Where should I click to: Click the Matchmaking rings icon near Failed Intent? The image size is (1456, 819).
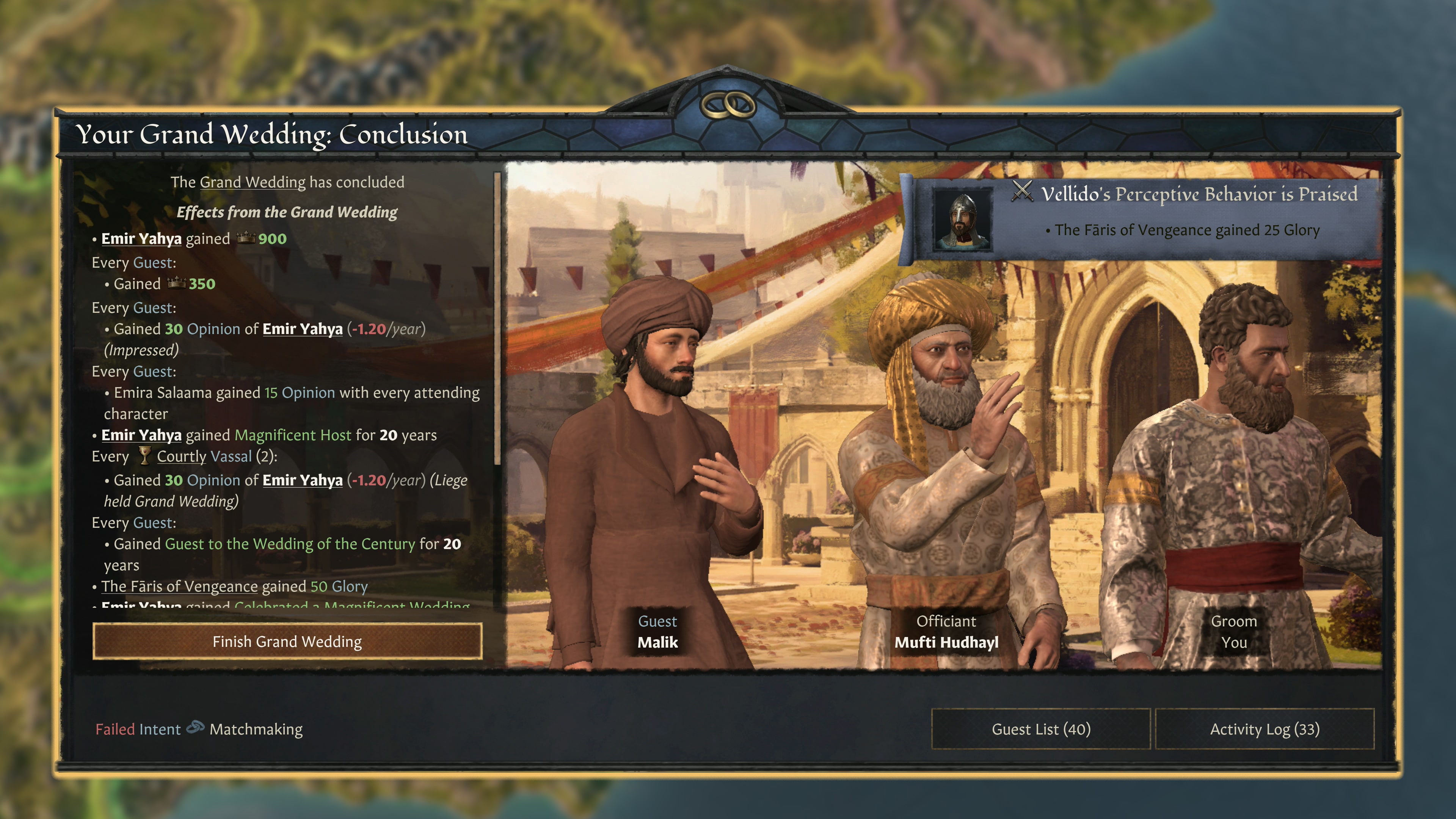[x=196, y=729]
